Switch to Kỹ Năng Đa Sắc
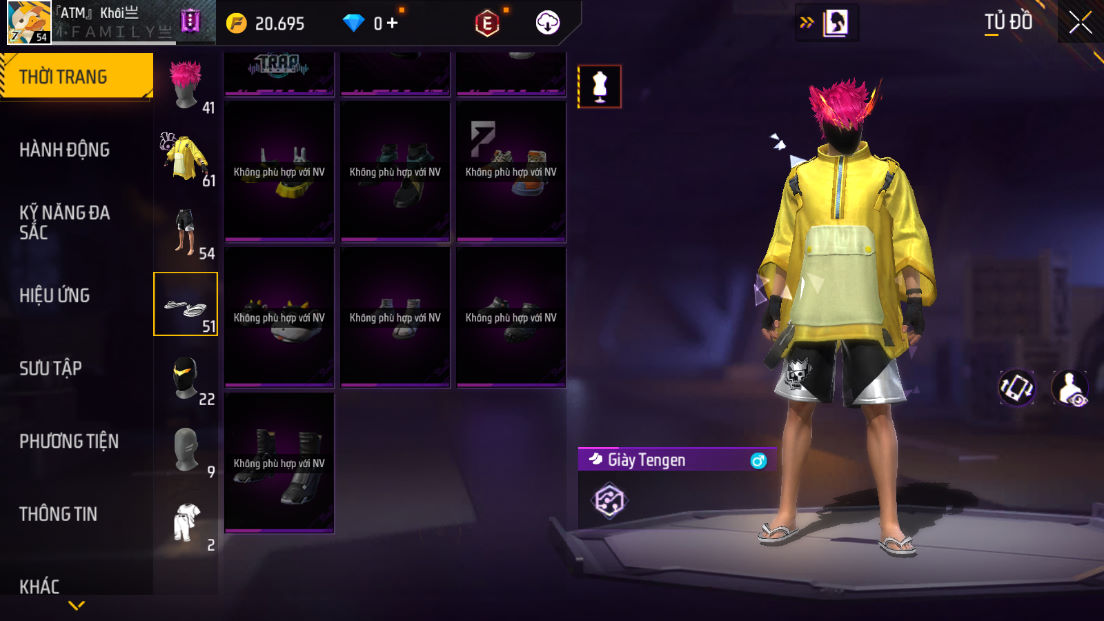The height and width of the screenshot is (621, 1104). 65,222
